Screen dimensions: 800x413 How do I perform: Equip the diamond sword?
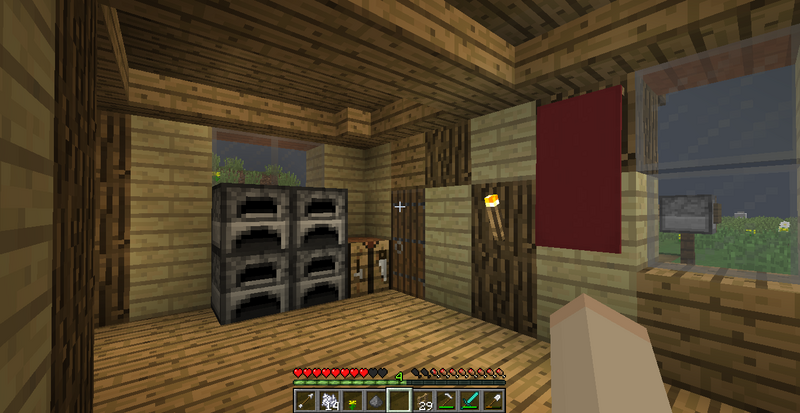(471, 401)
